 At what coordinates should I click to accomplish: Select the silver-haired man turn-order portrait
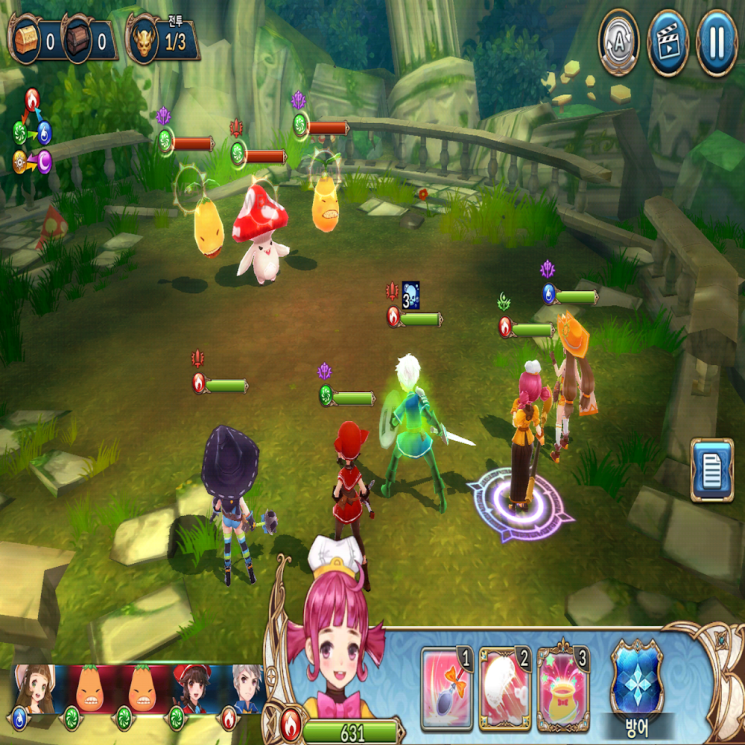[245, 689]
